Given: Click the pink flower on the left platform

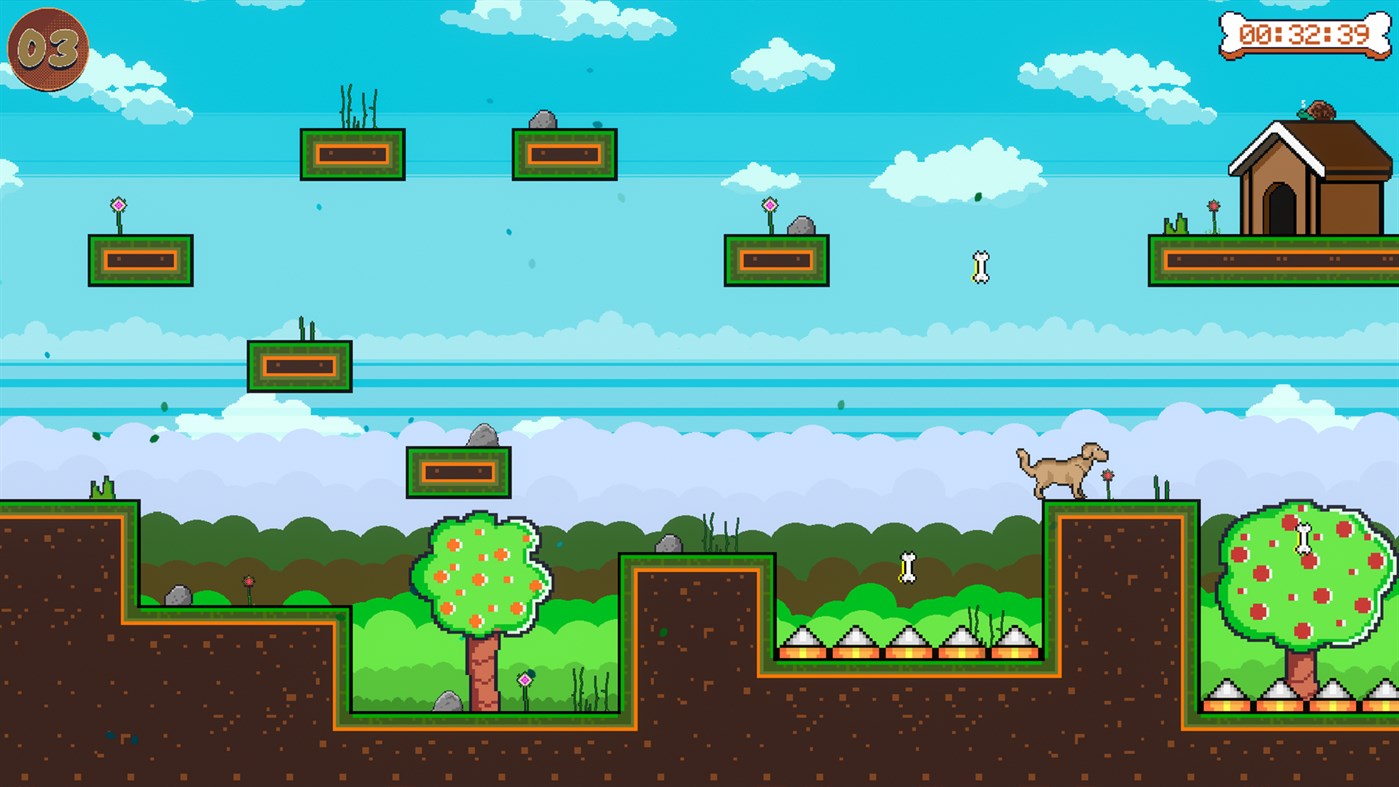Looking at the screenshot, I should (117, 205).
